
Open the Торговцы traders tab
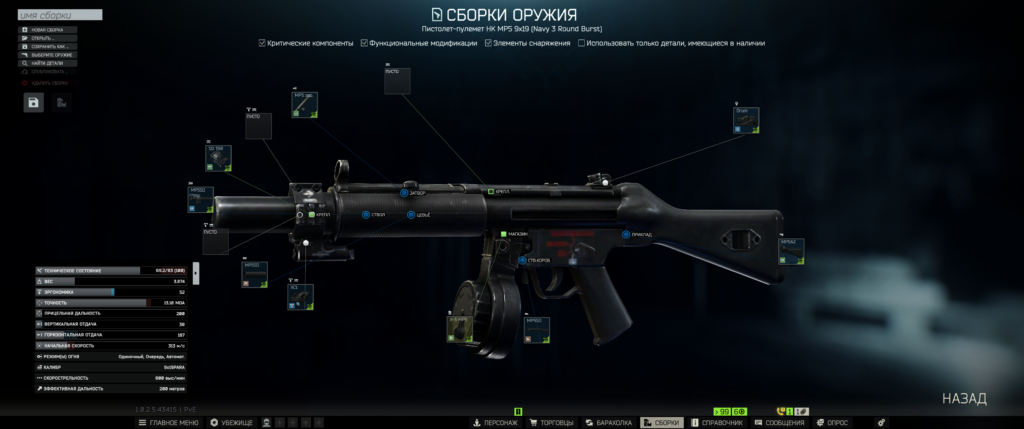(x=550, y=423)
